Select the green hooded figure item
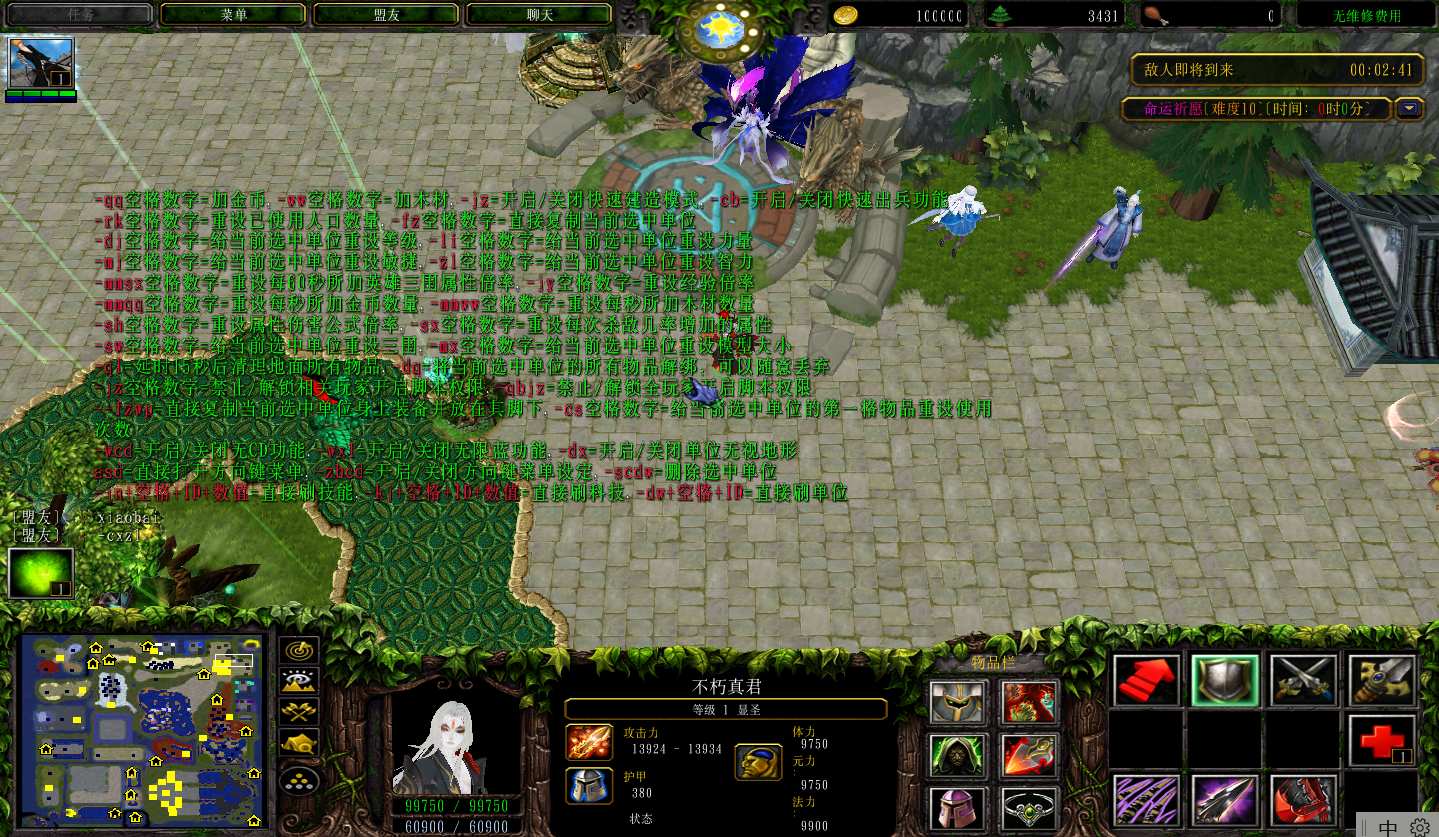 click(959, 756)
